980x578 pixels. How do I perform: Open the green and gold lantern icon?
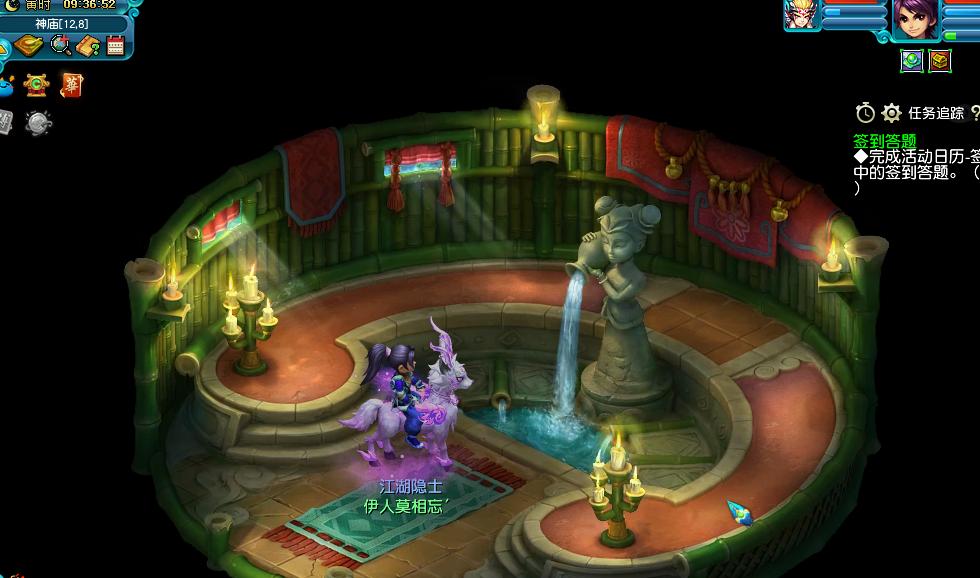pyautogui.click(x=37, y=85)
